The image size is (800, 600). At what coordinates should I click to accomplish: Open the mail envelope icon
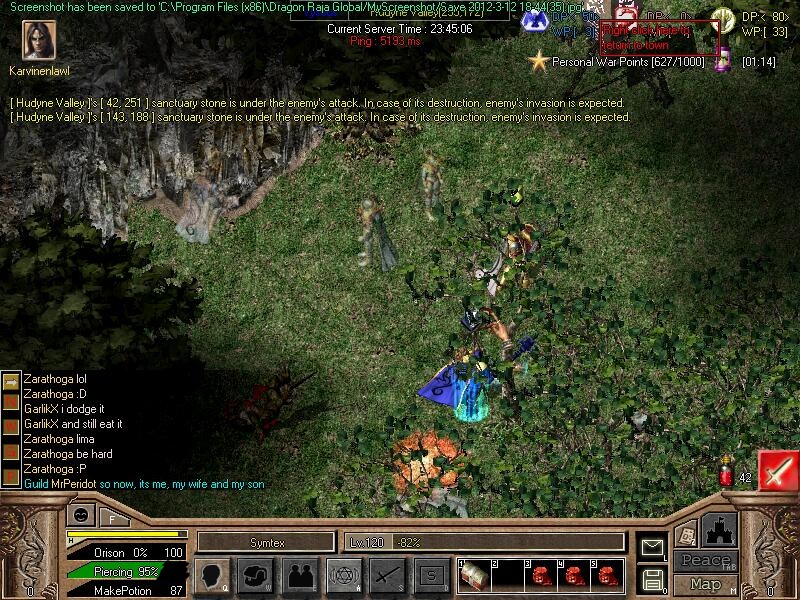[652, 547]
